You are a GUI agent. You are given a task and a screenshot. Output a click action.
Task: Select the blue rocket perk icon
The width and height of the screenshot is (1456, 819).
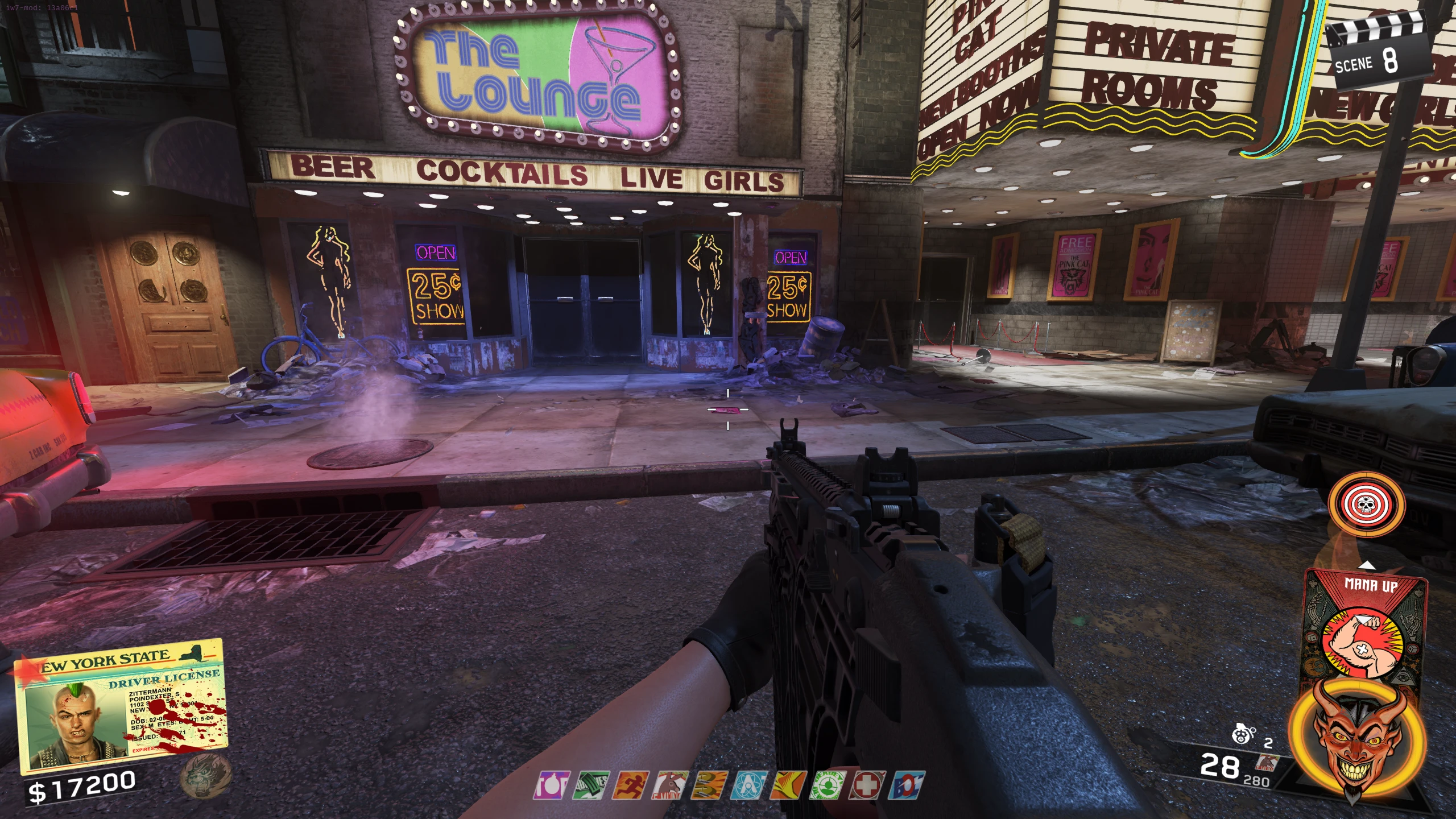907,785
